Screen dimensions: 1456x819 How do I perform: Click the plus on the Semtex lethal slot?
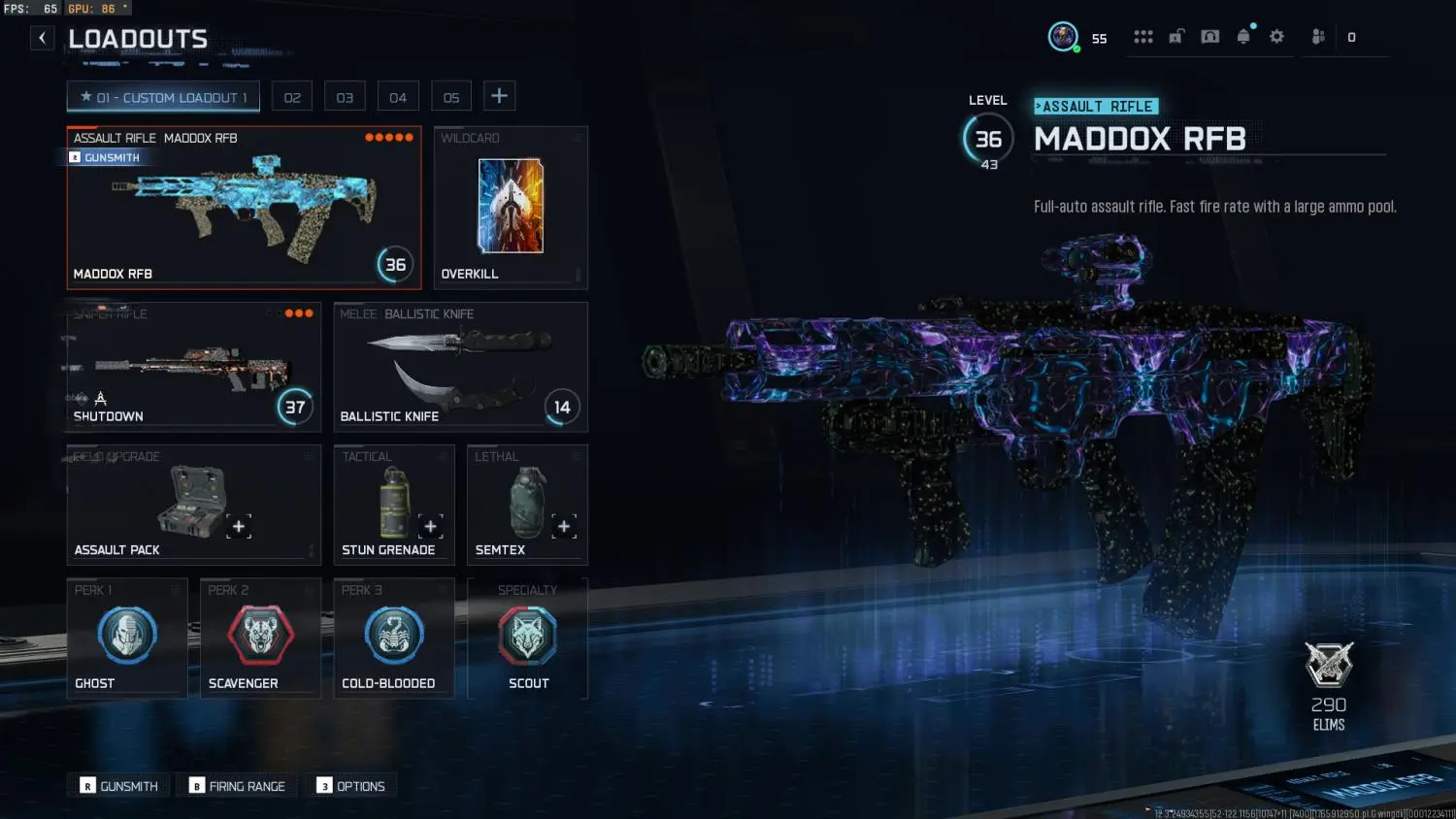(564, 526)
